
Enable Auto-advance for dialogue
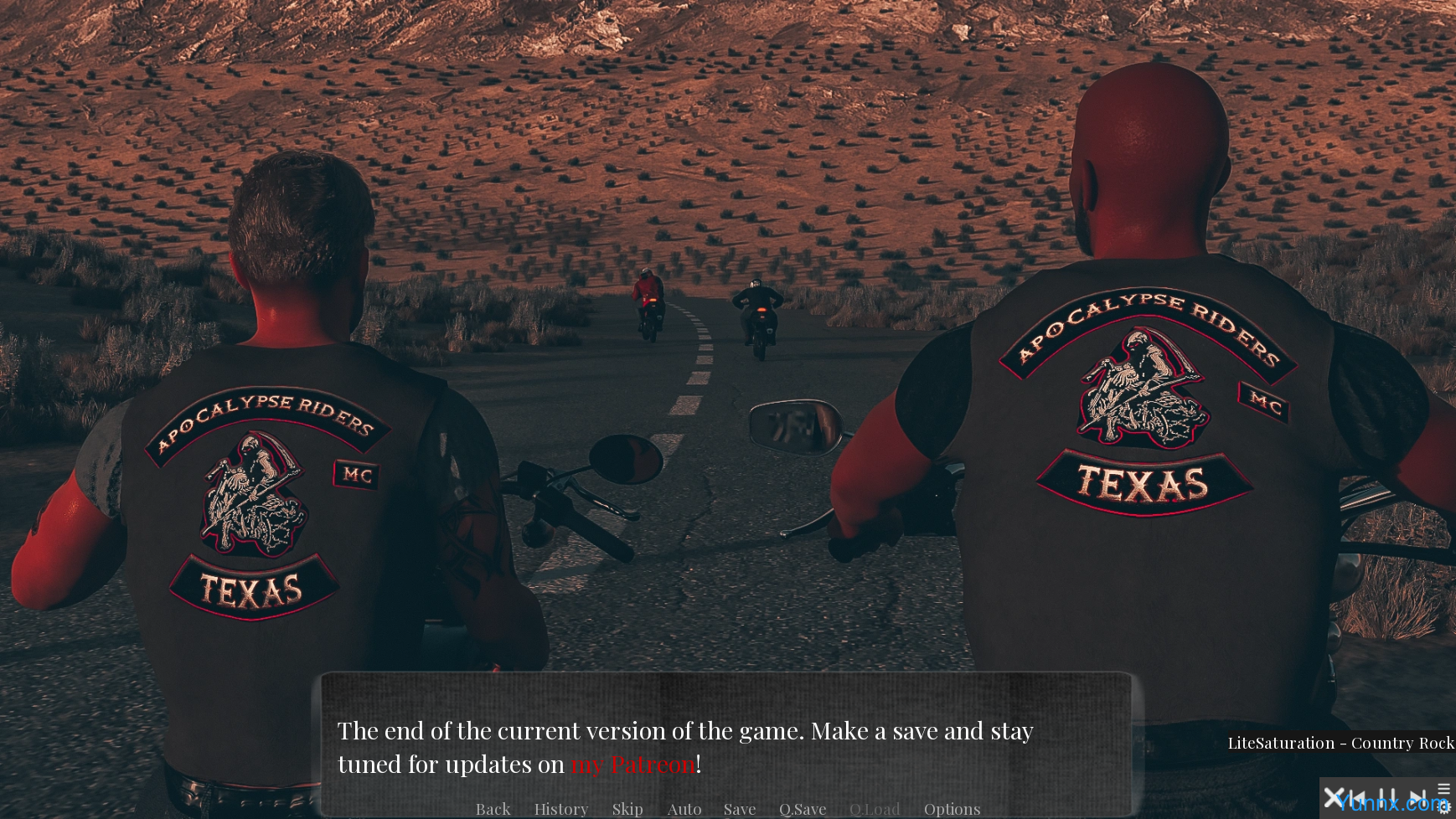(684, 809)
